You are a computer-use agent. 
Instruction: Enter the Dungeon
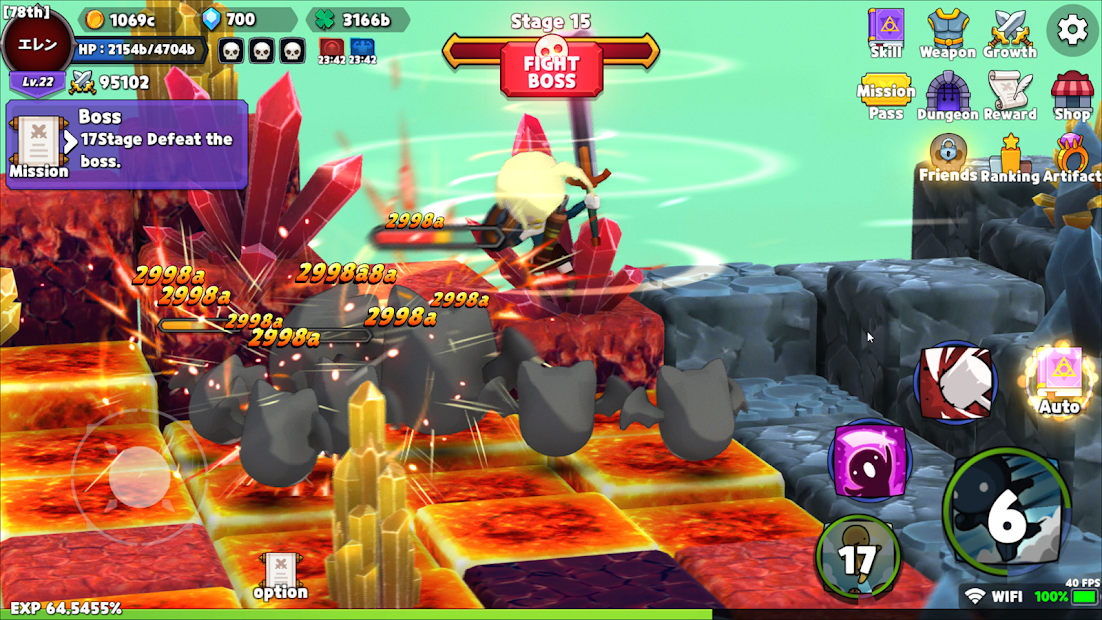point(947,97)
